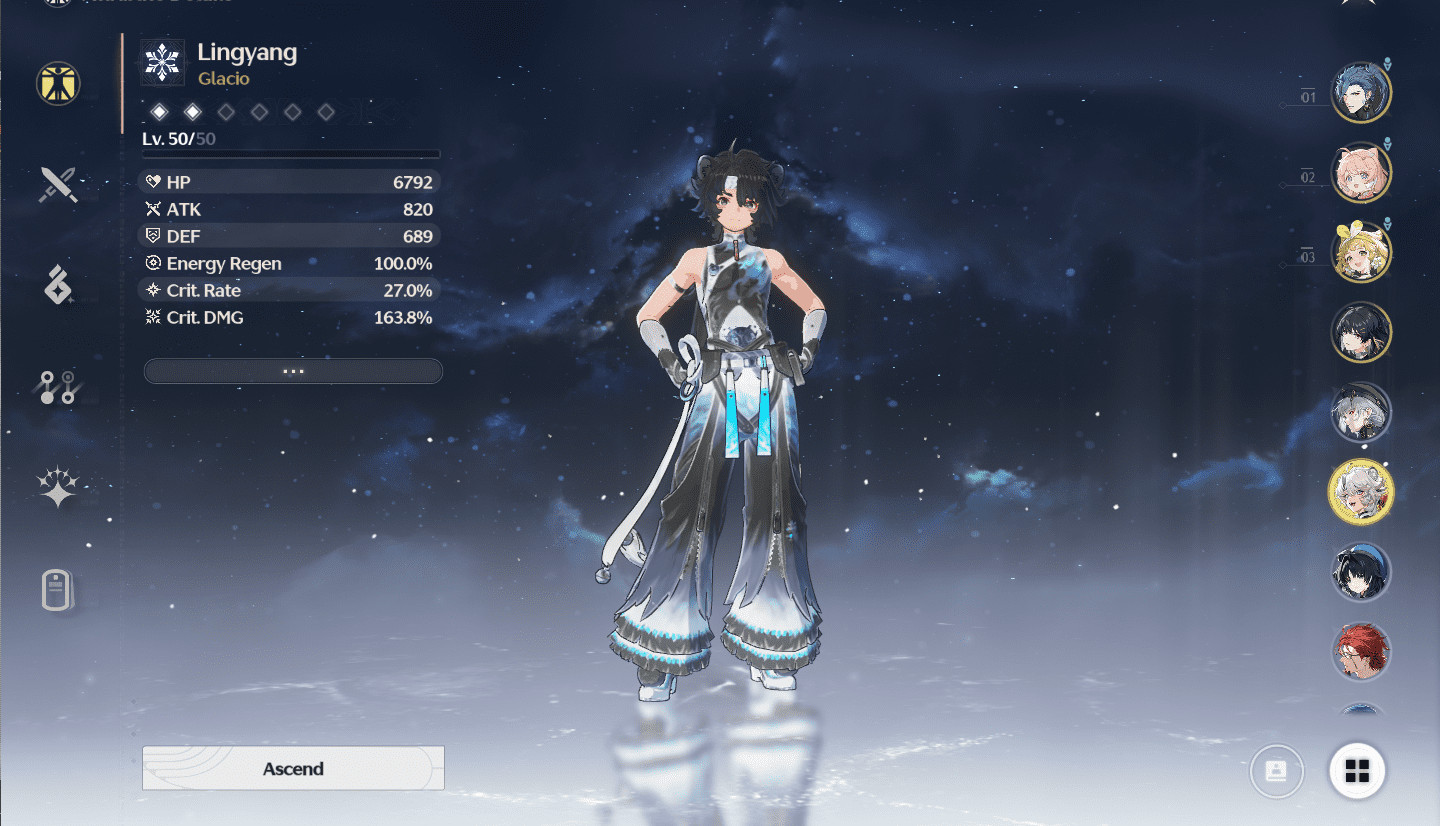Select the Weapon tab icon in sidebar
Screen dimensions: 1440x826
[57, 186]
